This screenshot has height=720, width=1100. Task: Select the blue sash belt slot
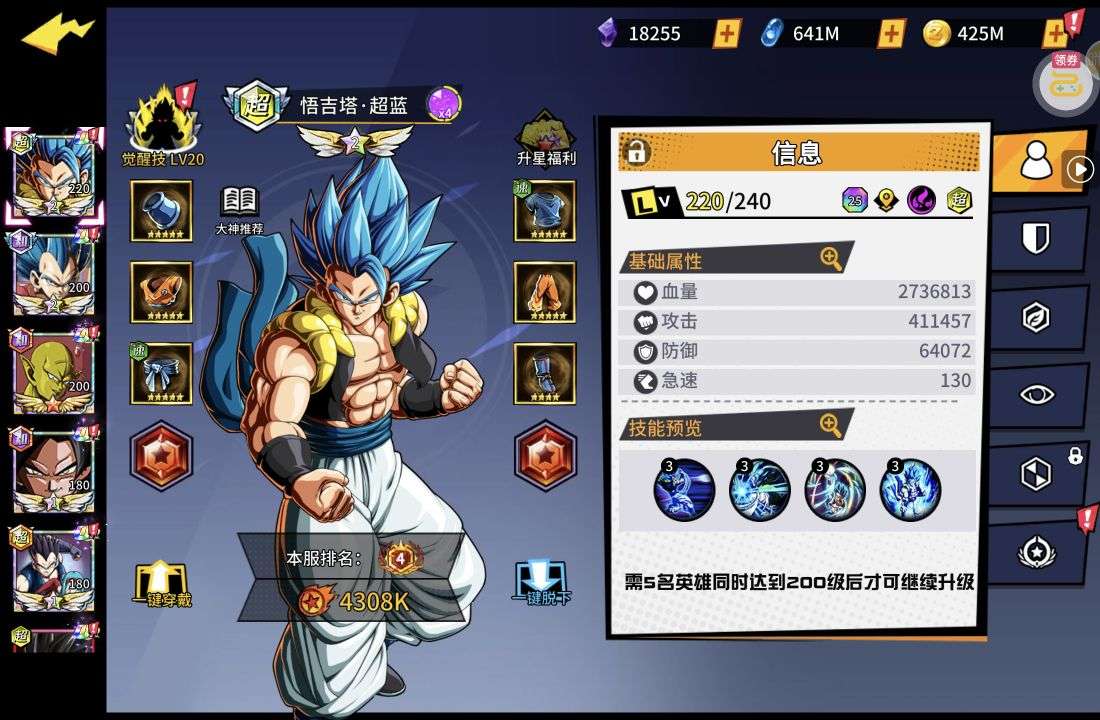point(162,373)
